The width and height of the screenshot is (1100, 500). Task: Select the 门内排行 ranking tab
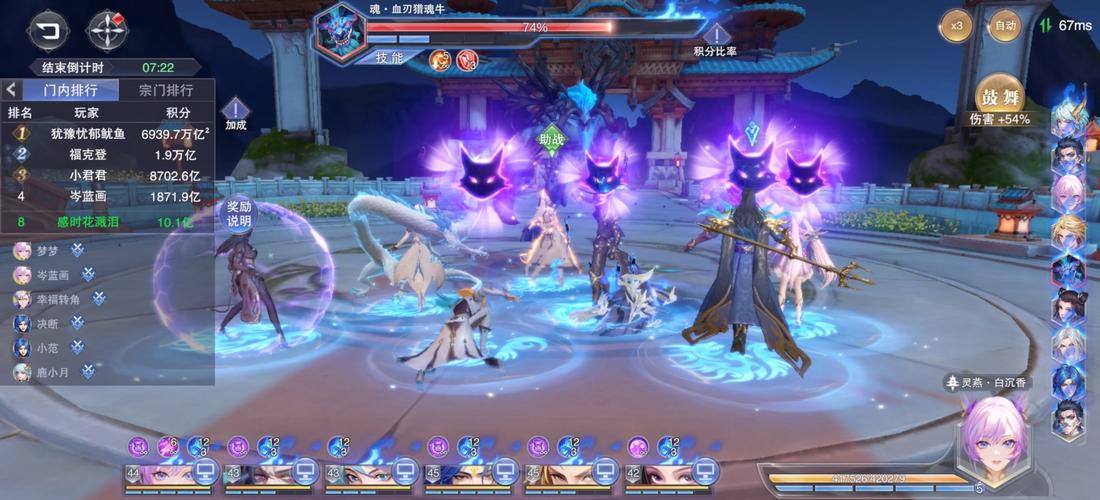[x=69, y=90]
